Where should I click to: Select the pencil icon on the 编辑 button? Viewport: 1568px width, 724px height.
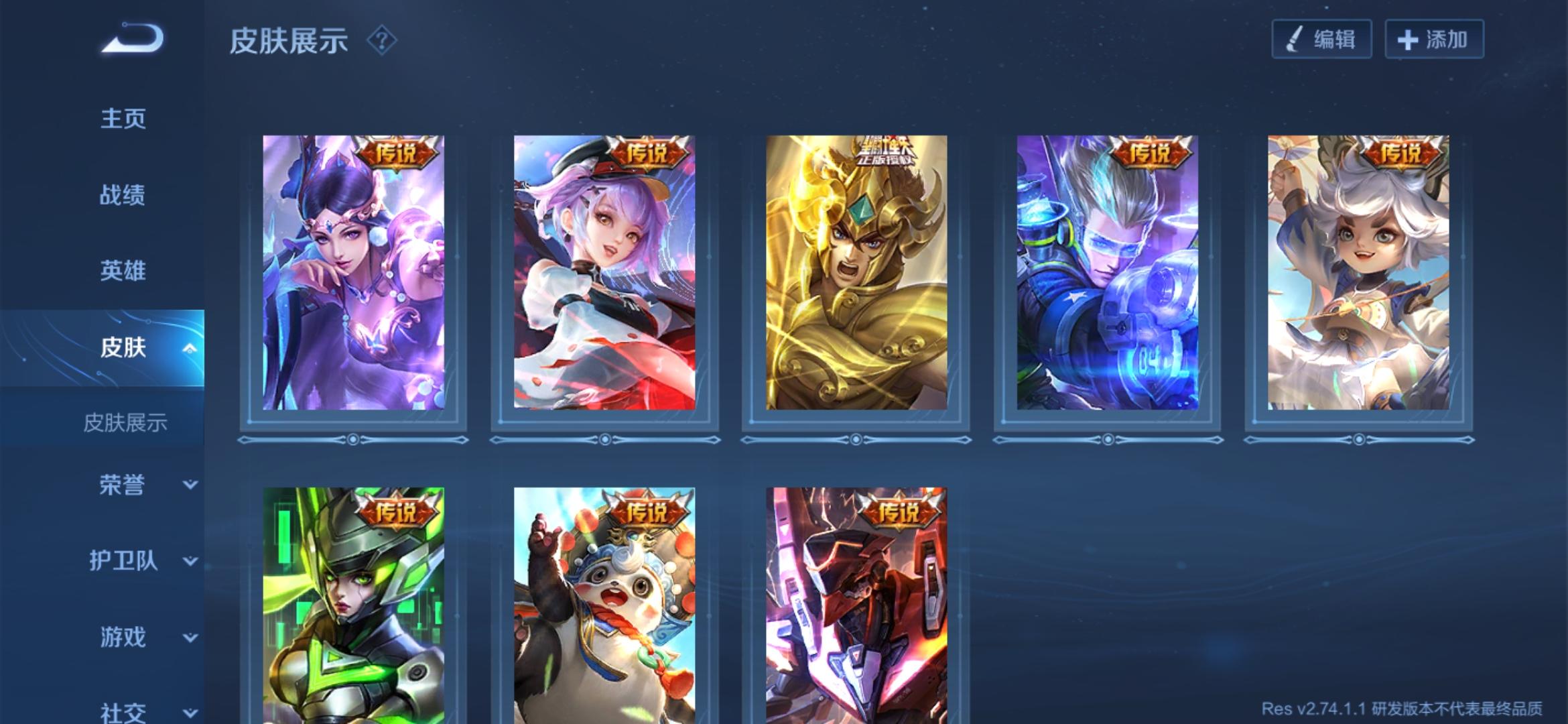1295,39
